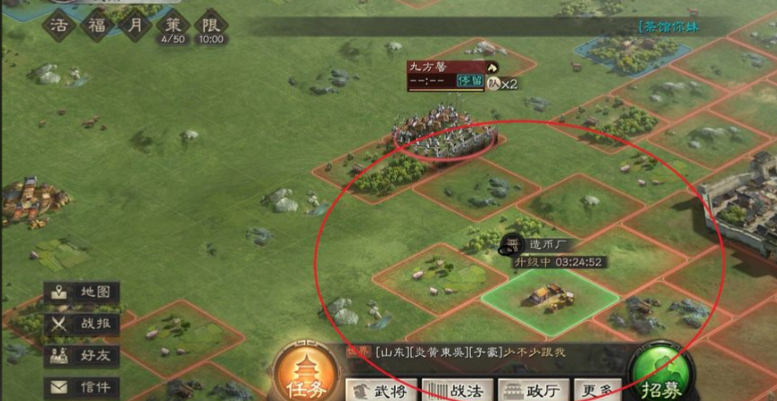The height and width of the screenshot is (401, 777).
Task: Open the 活 event icon
Action: pyautogui.click(x=59, y=23)
